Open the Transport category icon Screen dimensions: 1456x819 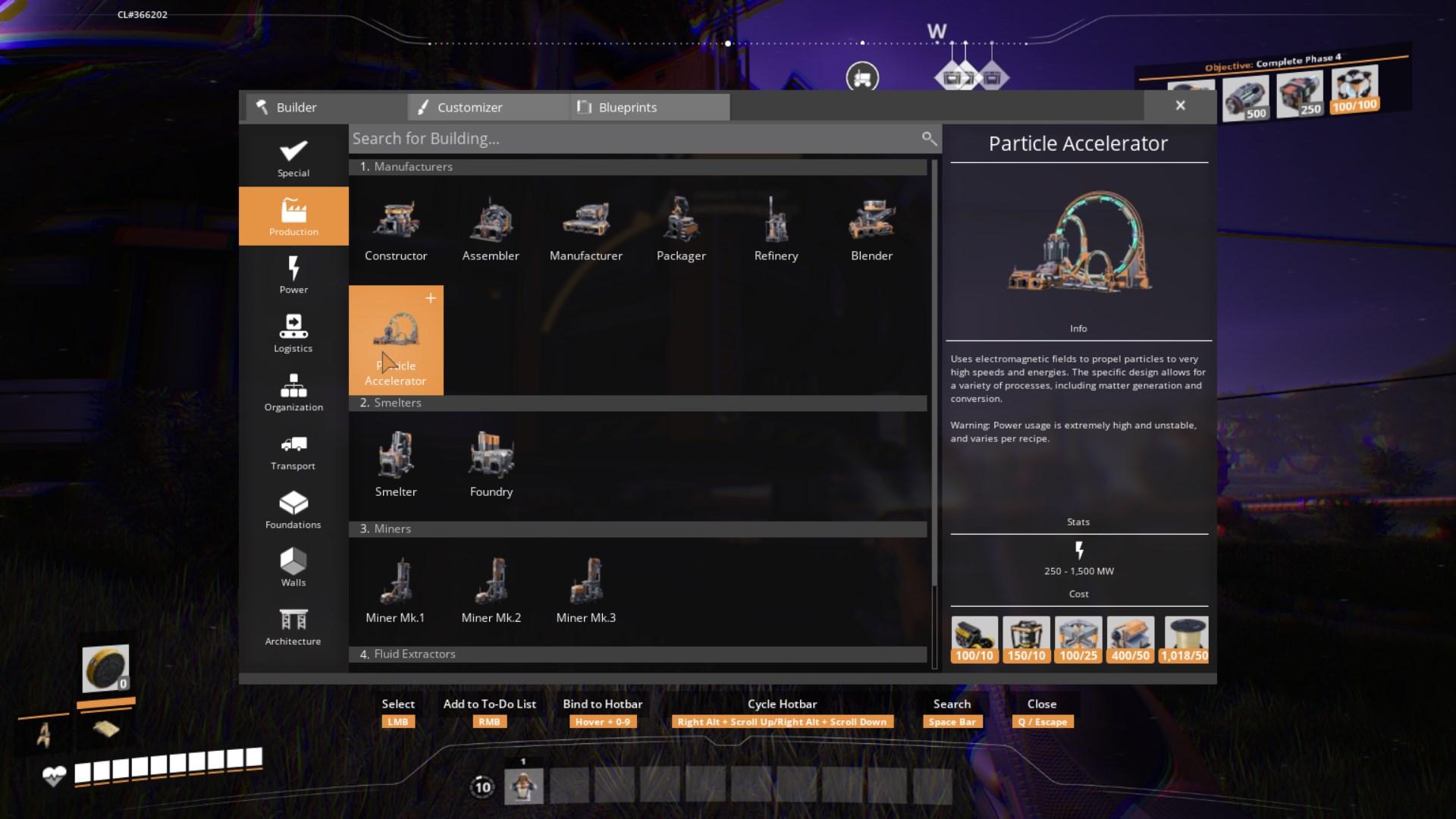pos(293,449)
